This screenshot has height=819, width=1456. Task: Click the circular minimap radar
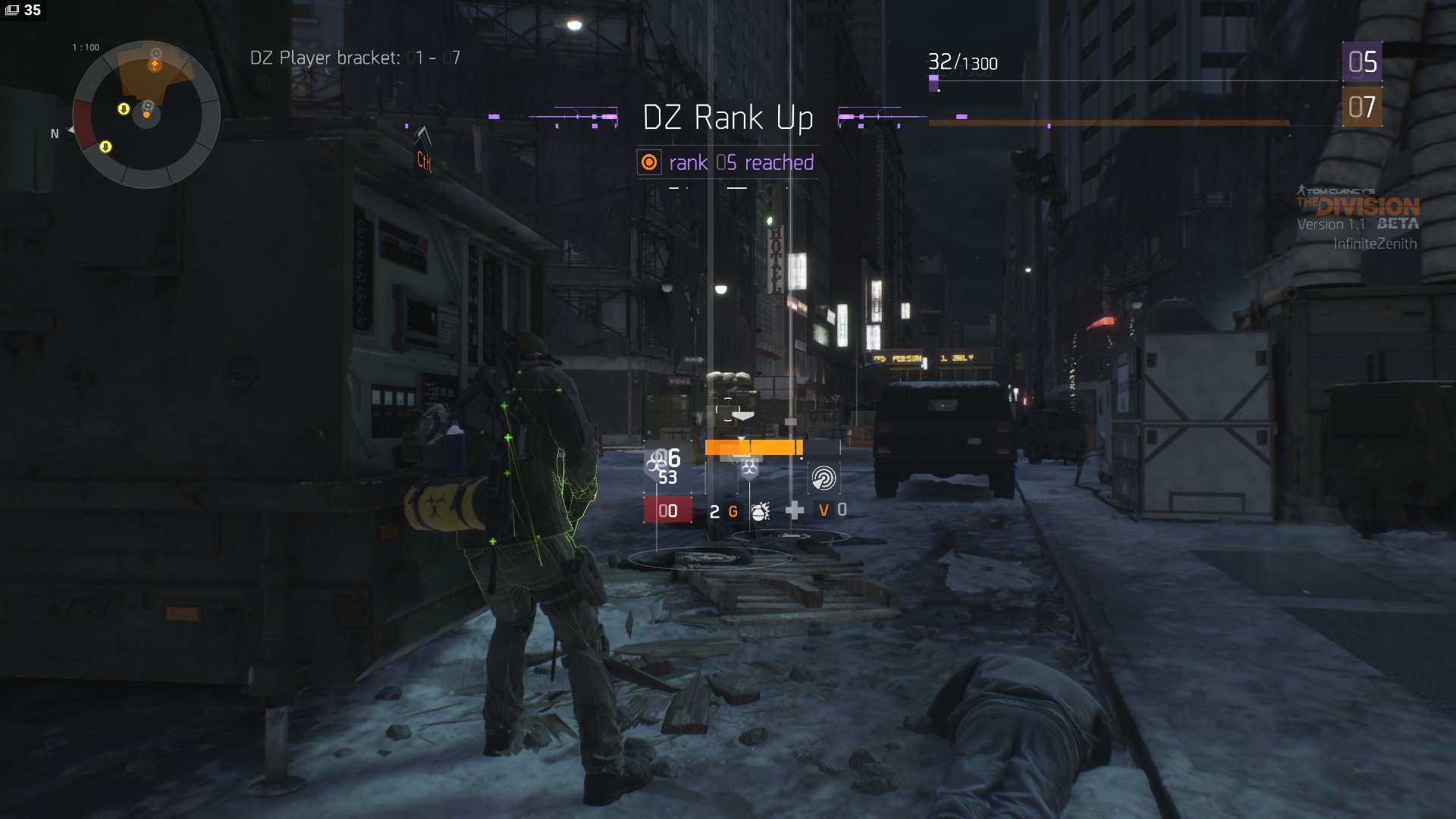[x=146, y=115]
